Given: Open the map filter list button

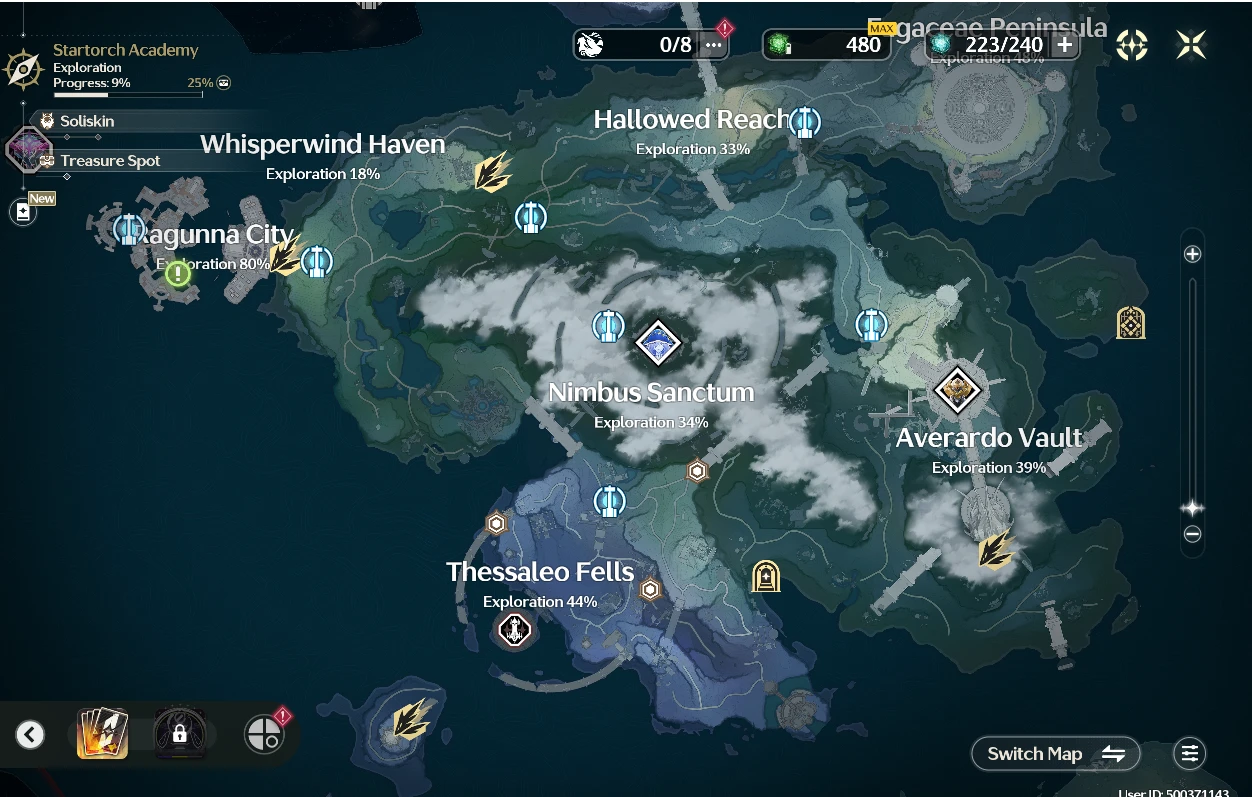Looking at the screenshot, I should [x=1189, y=754].
